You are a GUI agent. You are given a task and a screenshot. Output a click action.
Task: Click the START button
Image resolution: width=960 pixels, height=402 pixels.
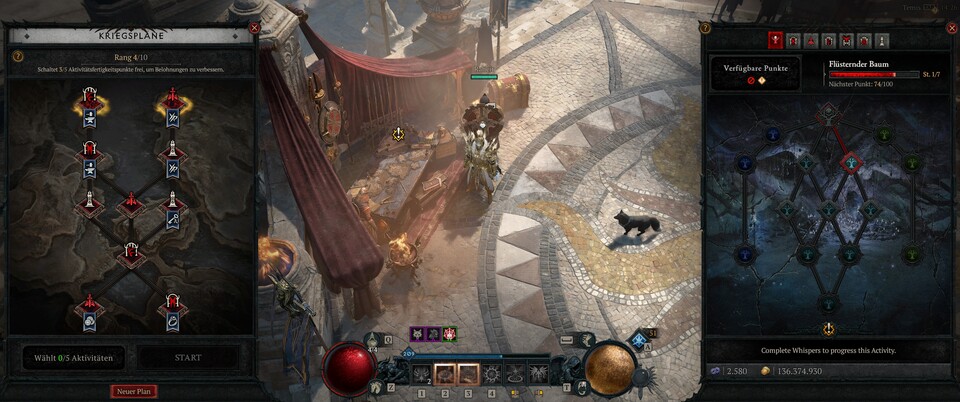coord(188,357)
